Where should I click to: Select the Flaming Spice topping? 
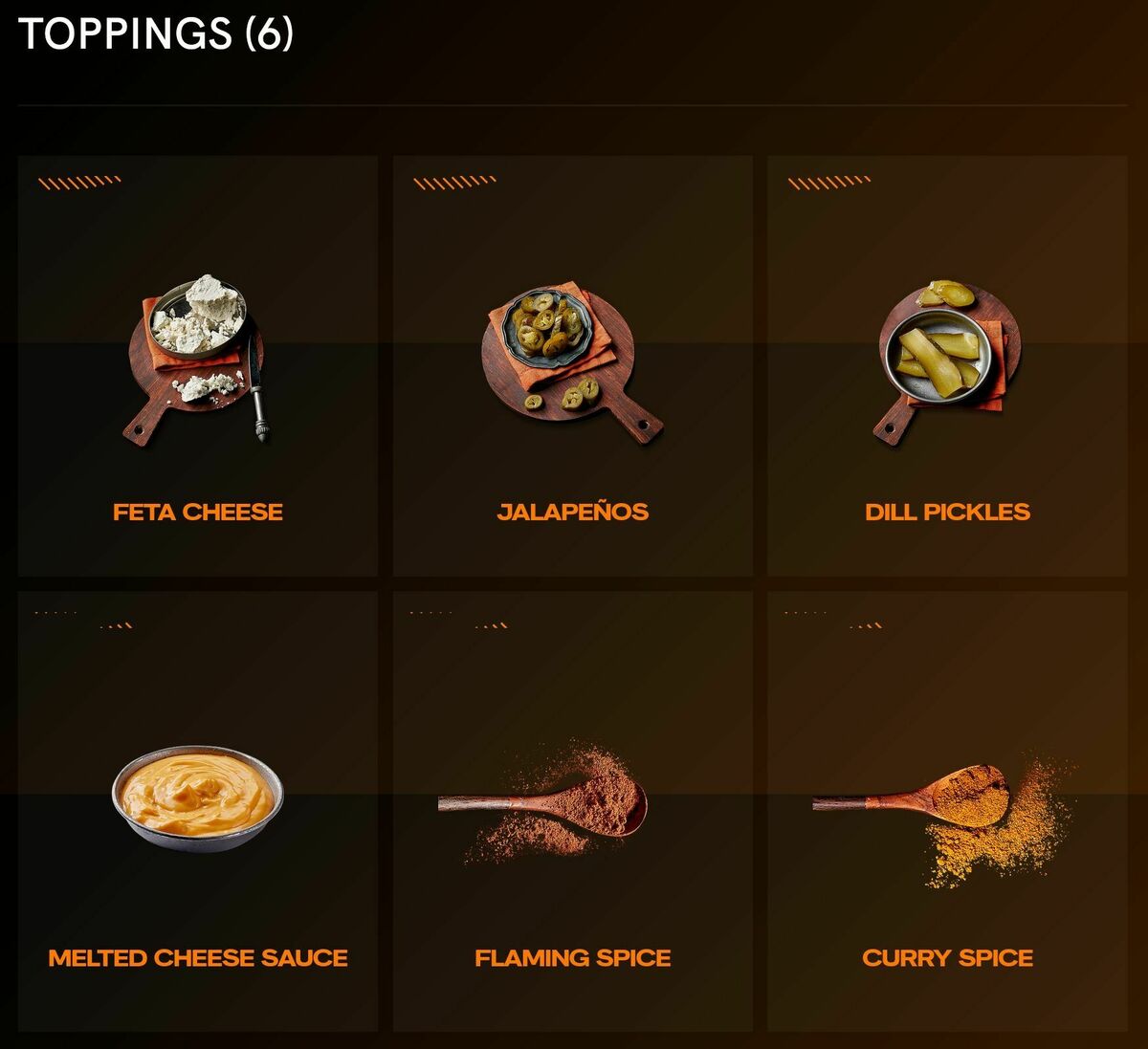click(572, 811)
